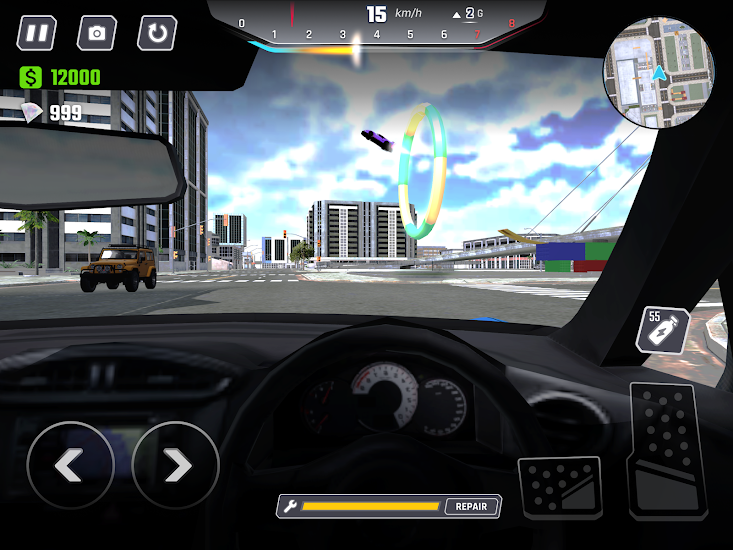The width and height of the screenshot is (733, 550).
Task: Step on the brake pedal
Action: (x=561, y=488)
